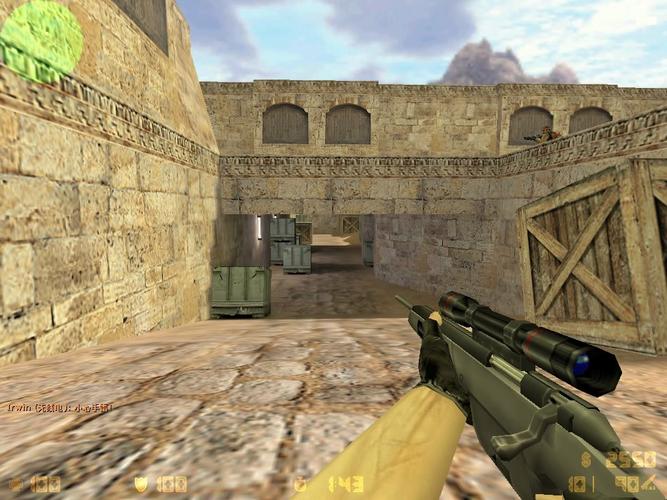Select the armor shield icon

[140, 484]
